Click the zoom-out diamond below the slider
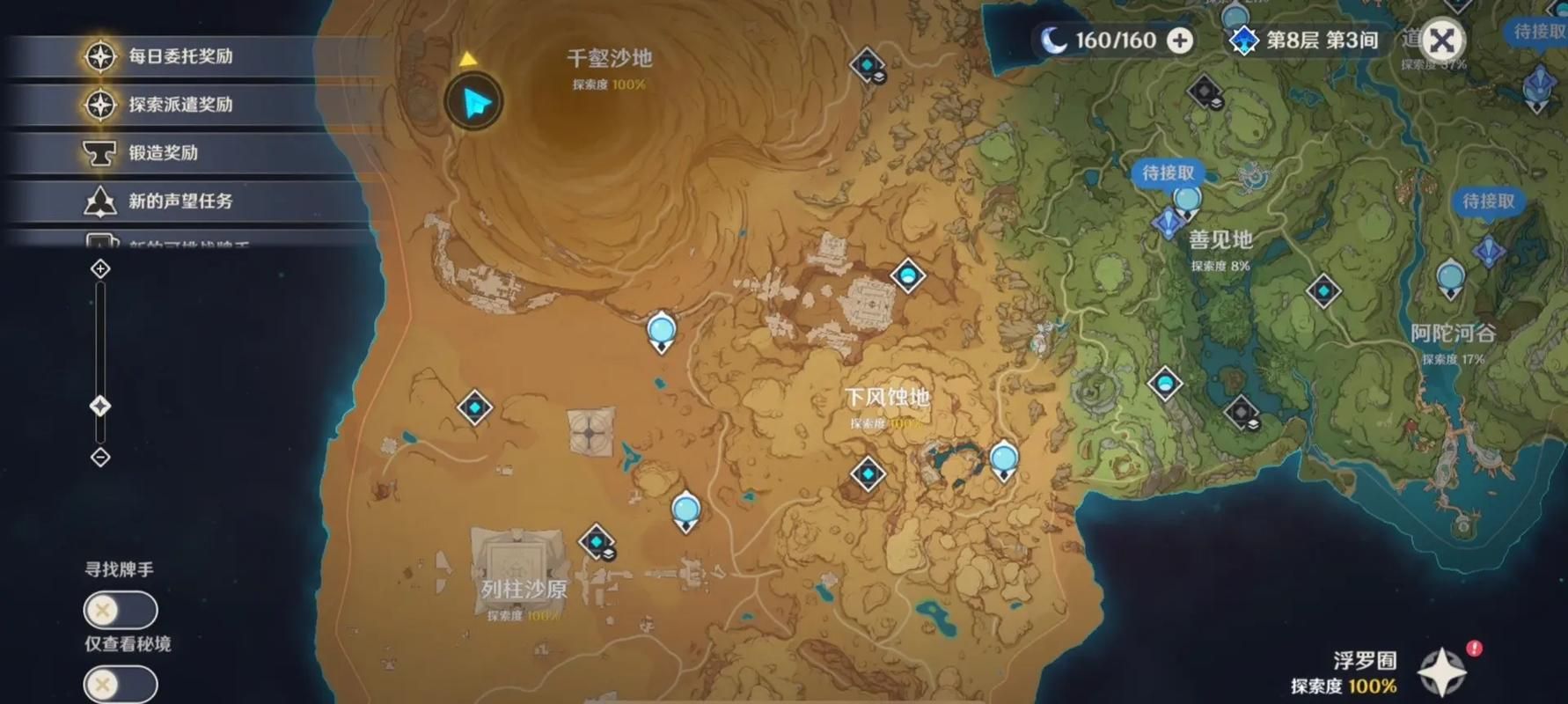Viewport: 1568px width, 704px height. coord(99,455)
